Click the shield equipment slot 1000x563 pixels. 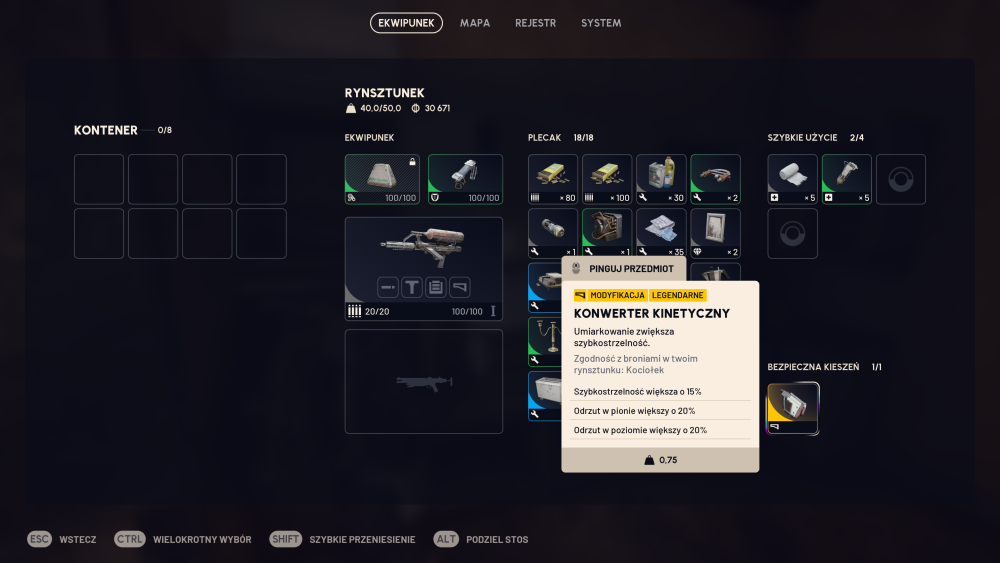click(465, 179)
